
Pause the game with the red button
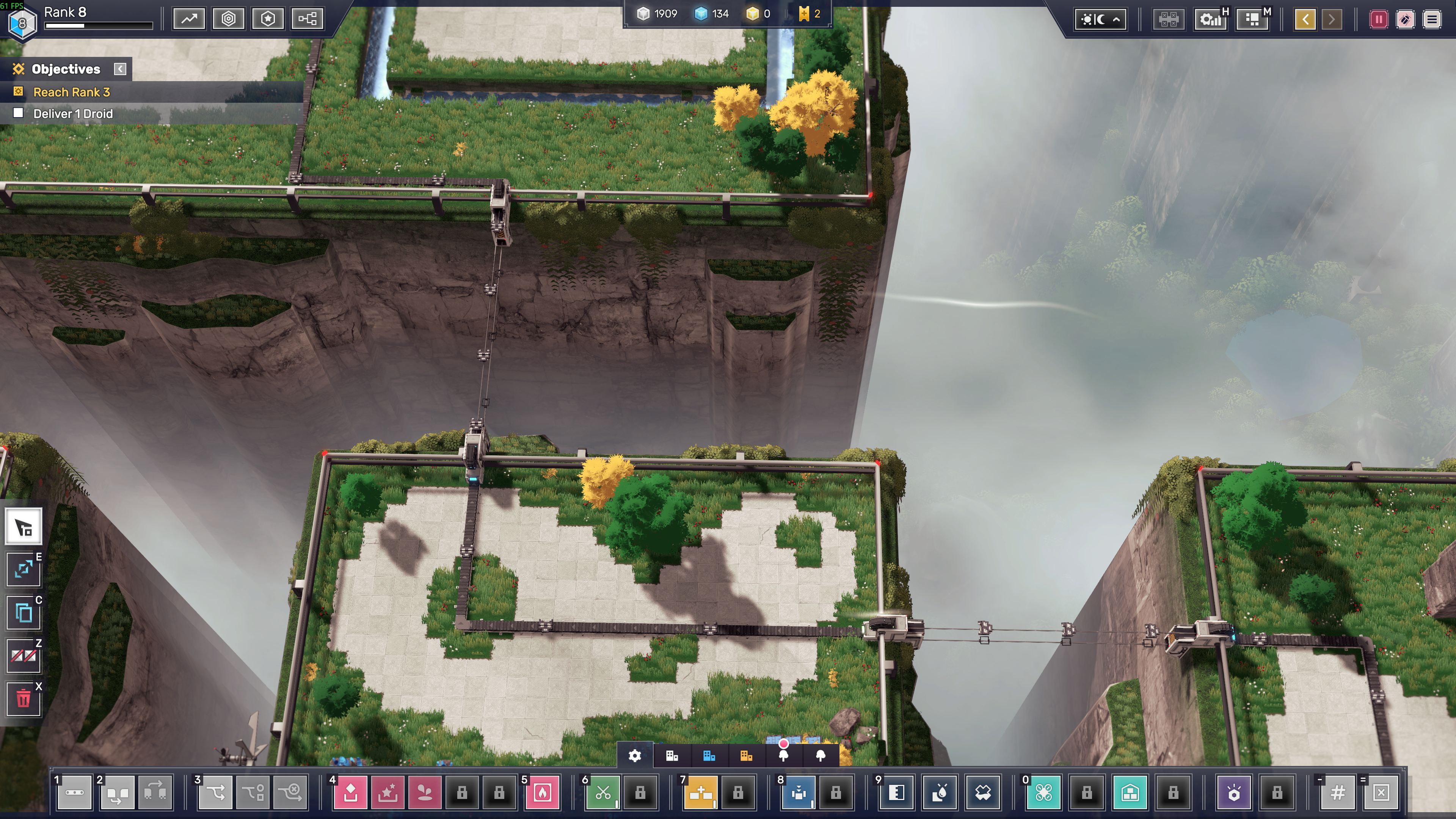(x=1379, y=20)
